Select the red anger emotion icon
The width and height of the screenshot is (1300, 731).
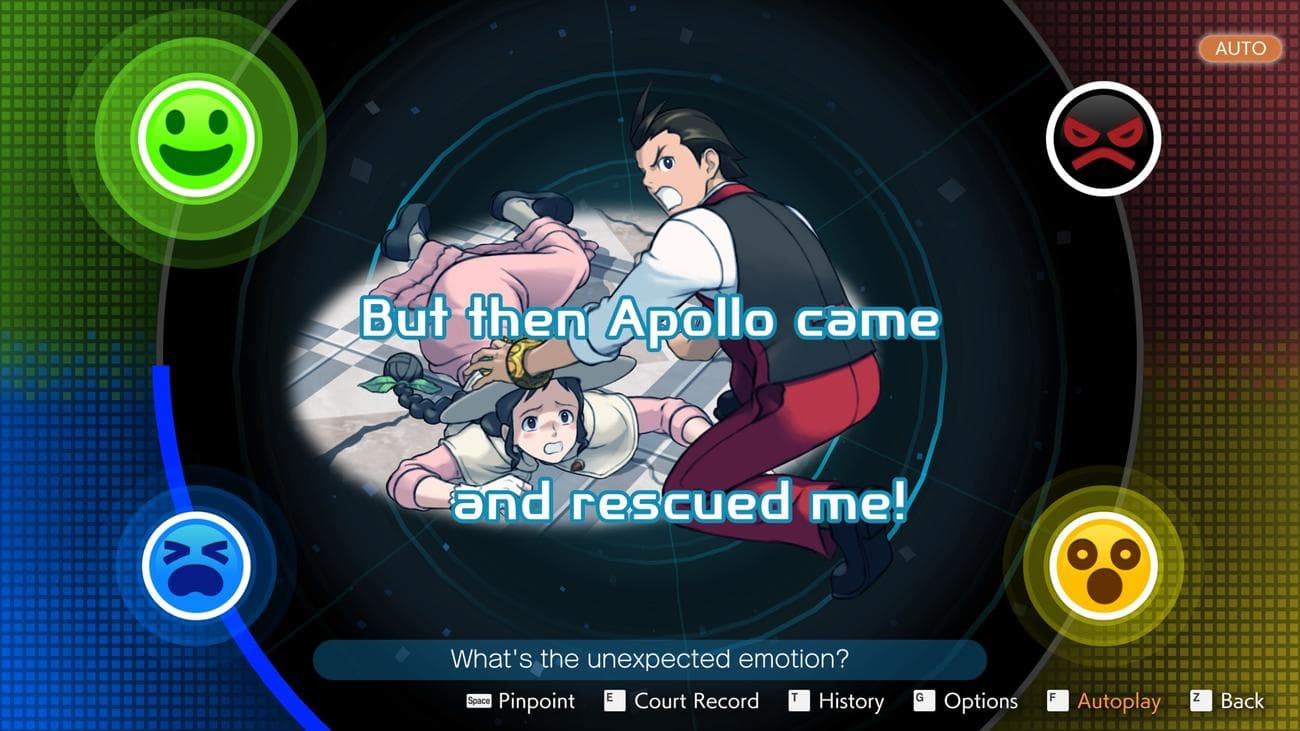click(x=1102, y=137)
